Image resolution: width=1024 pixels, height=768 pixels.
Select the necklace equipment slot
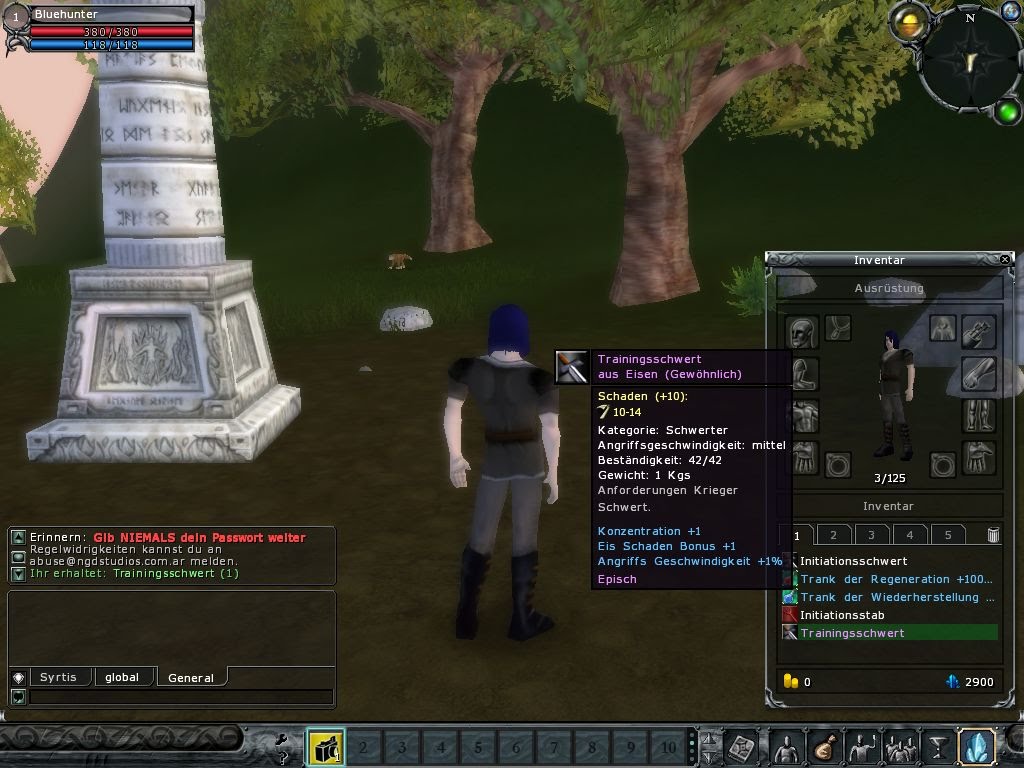(839, 327)
